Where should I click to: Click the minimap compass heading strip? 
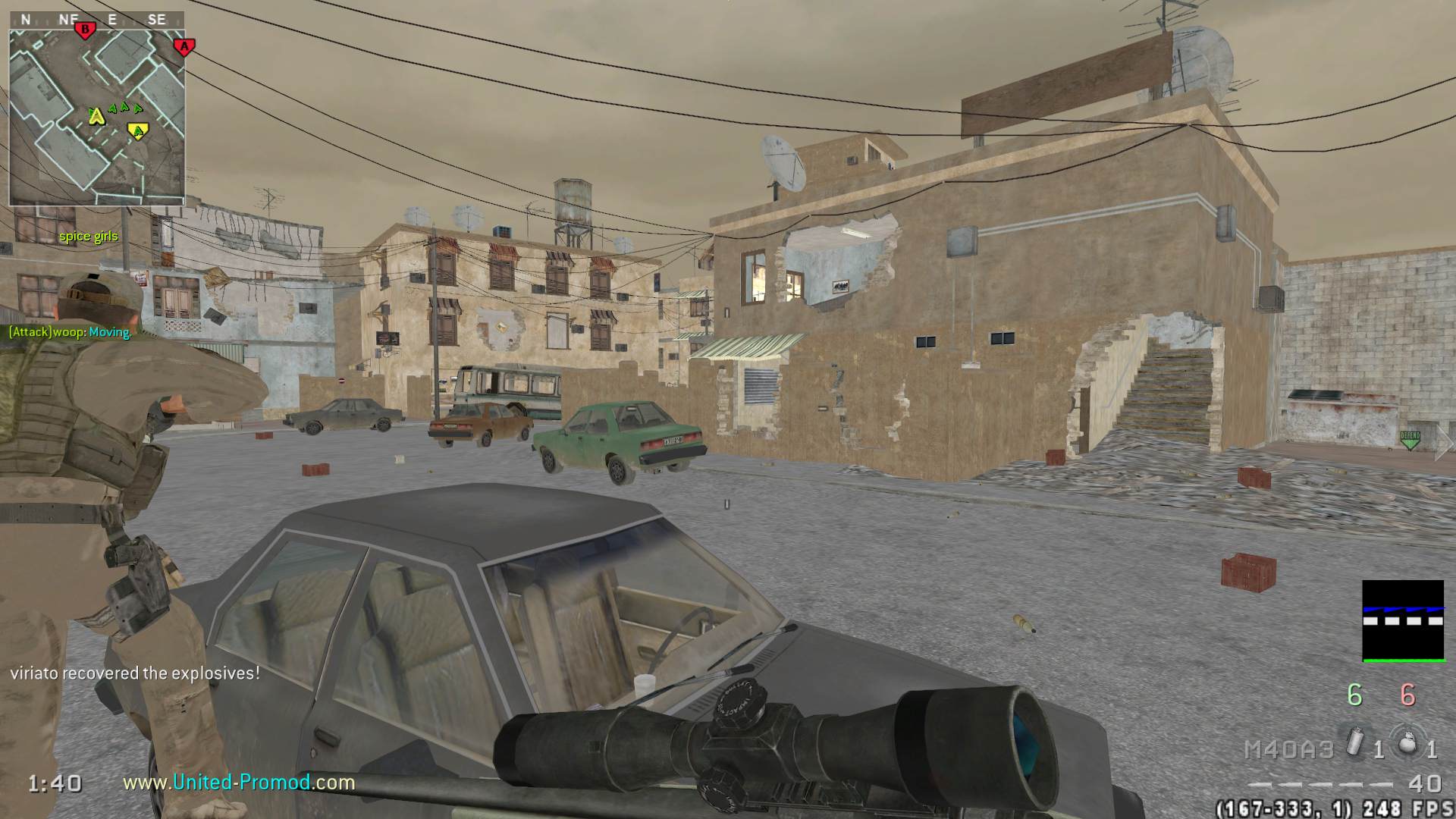[x=96, y=20]
